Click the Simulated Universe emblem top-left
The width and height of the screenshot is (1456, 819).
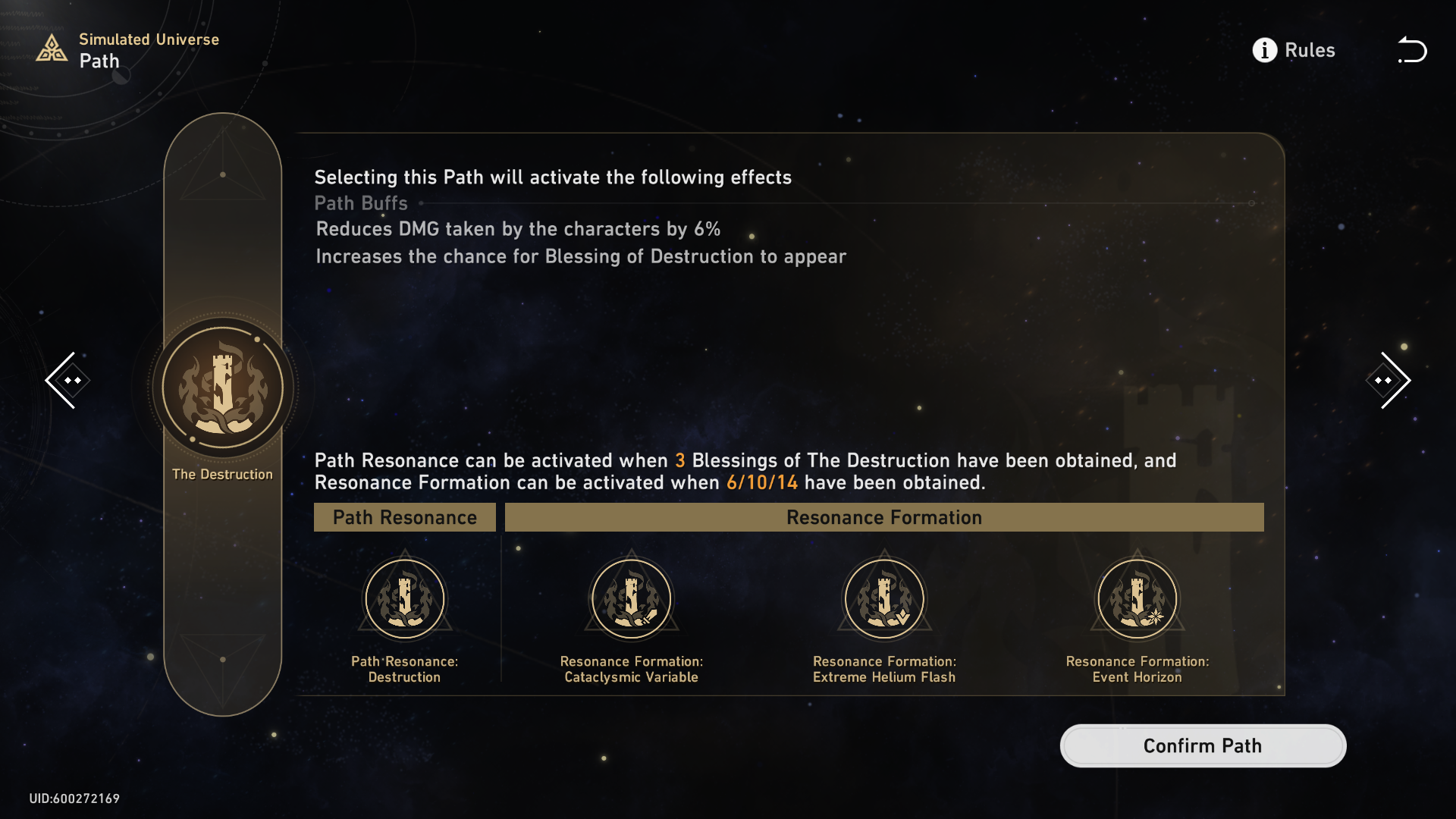(x=50, y=49)
